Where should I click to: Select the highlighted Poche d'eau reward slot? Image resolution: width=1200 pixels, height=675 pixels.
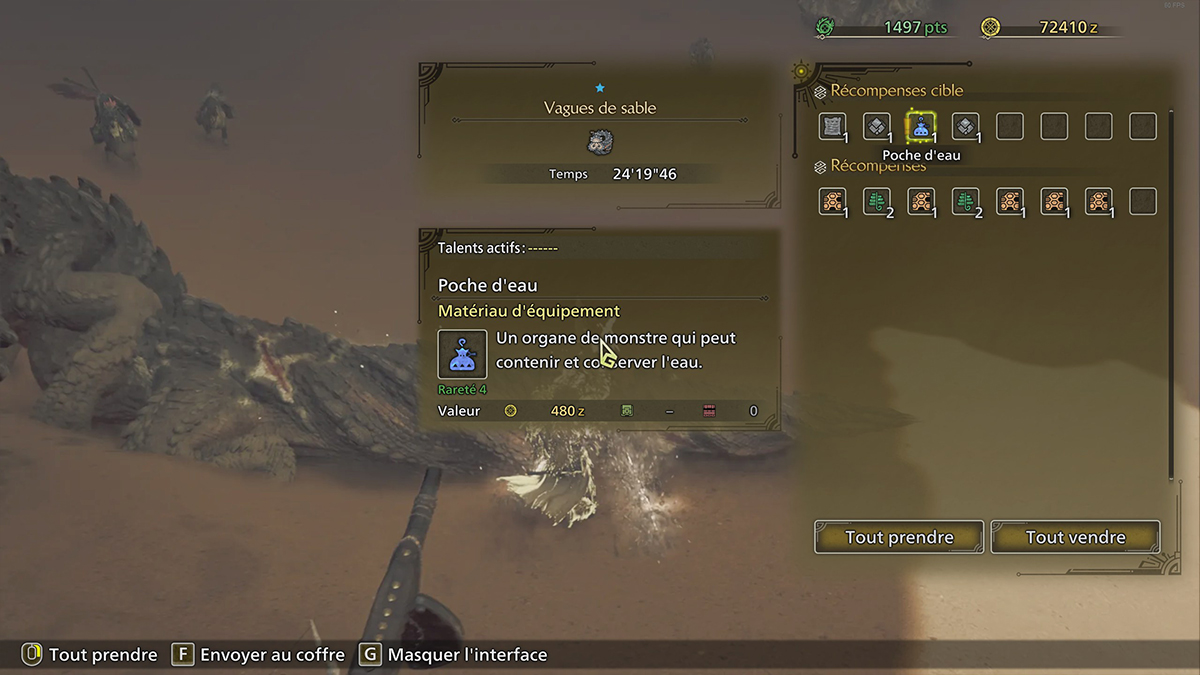pyautogui.click(x=921, y=126)
